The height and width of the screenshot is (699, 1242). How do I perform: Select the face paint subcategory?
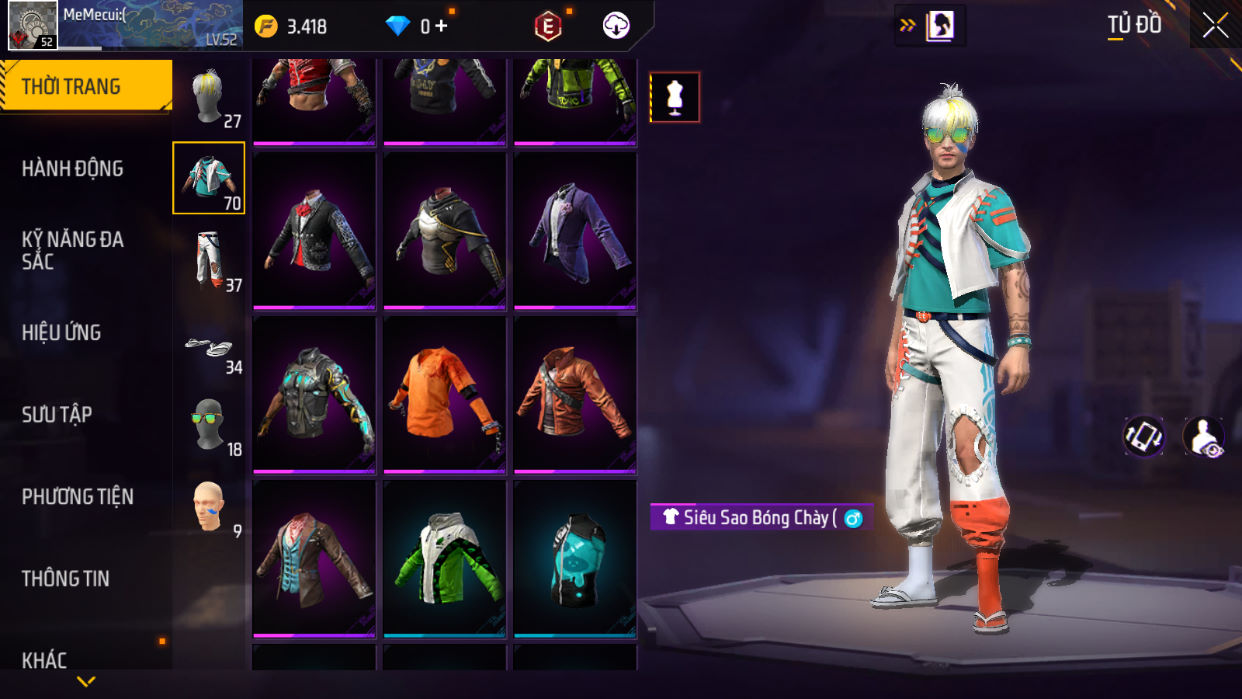coord(208,508)
